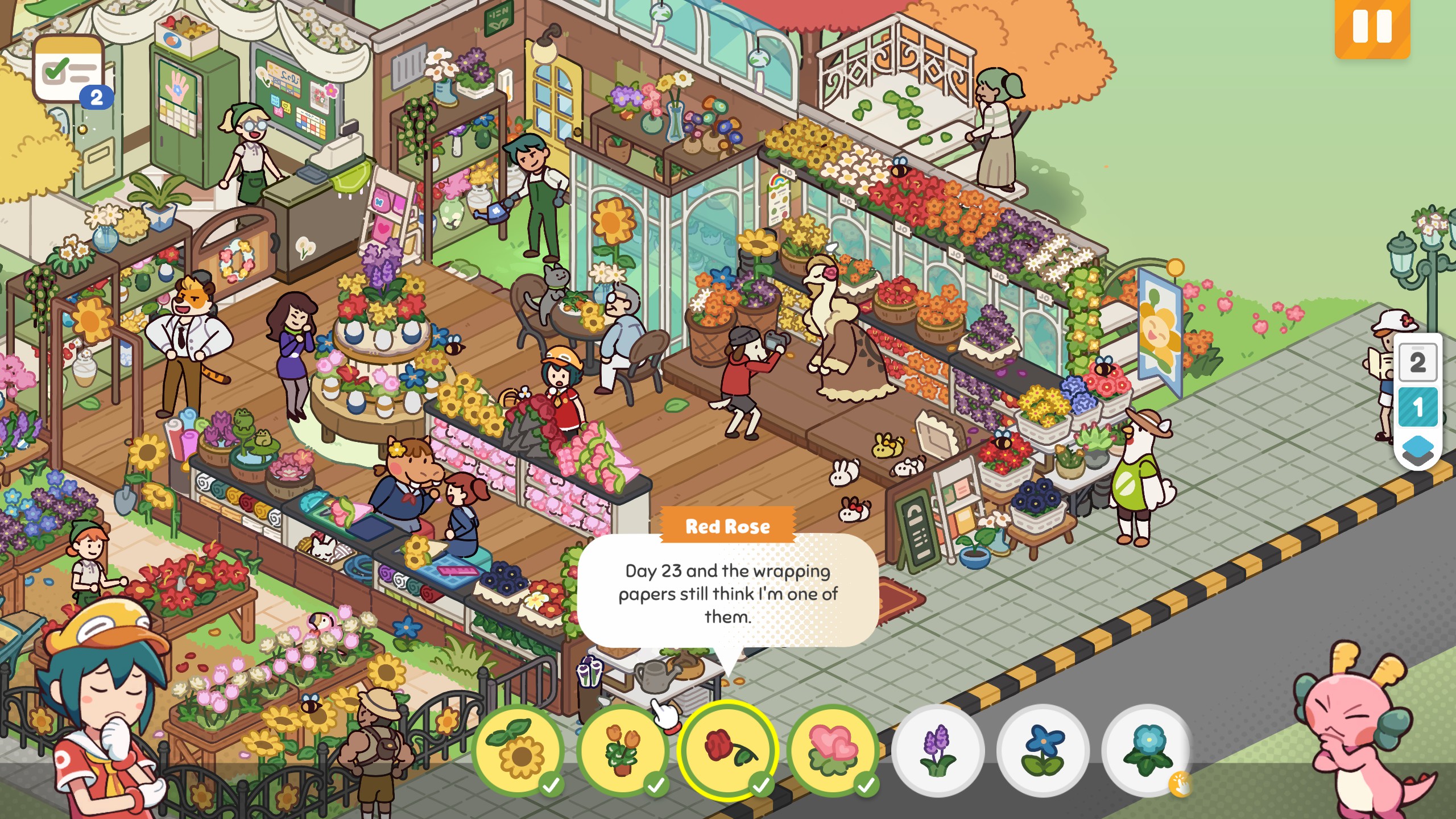This screenshot has height=819, width=1456.
Task: Switch to floor 2
Action: tap(1417, 362)
